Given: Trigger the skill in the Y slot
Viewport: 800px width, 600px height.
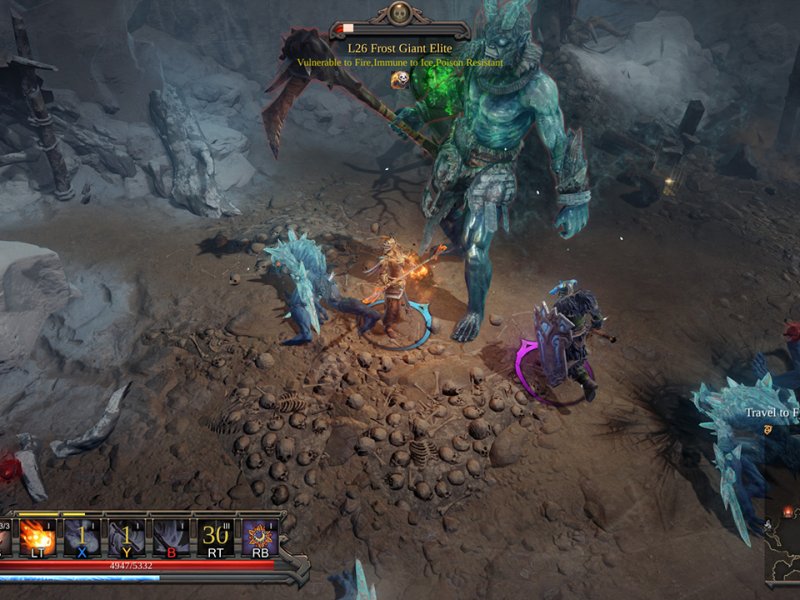Looking at the screenshot, I should [x=126, y=536].
